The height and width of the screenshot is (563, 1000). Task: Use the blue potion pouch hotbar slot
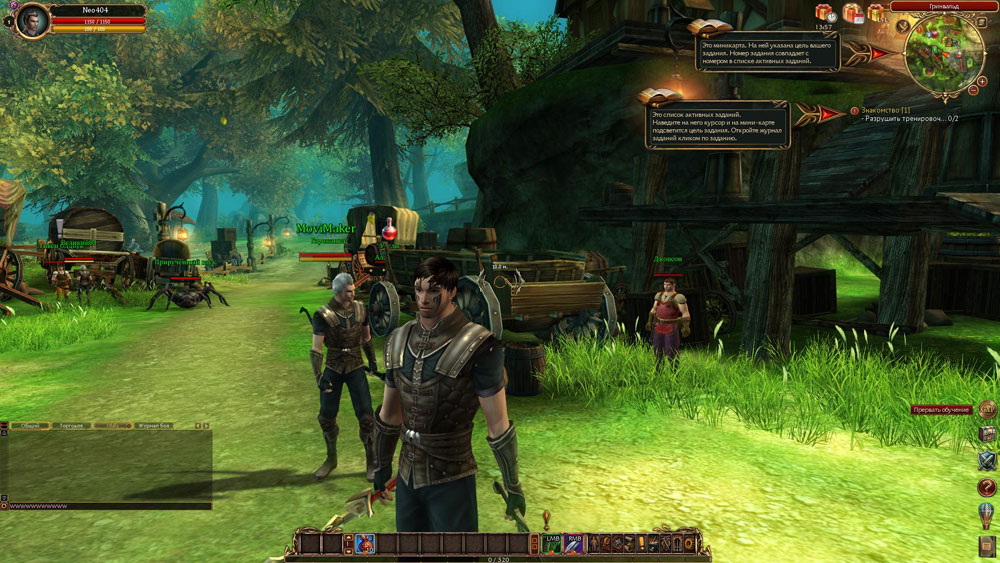tap(364, 543)
